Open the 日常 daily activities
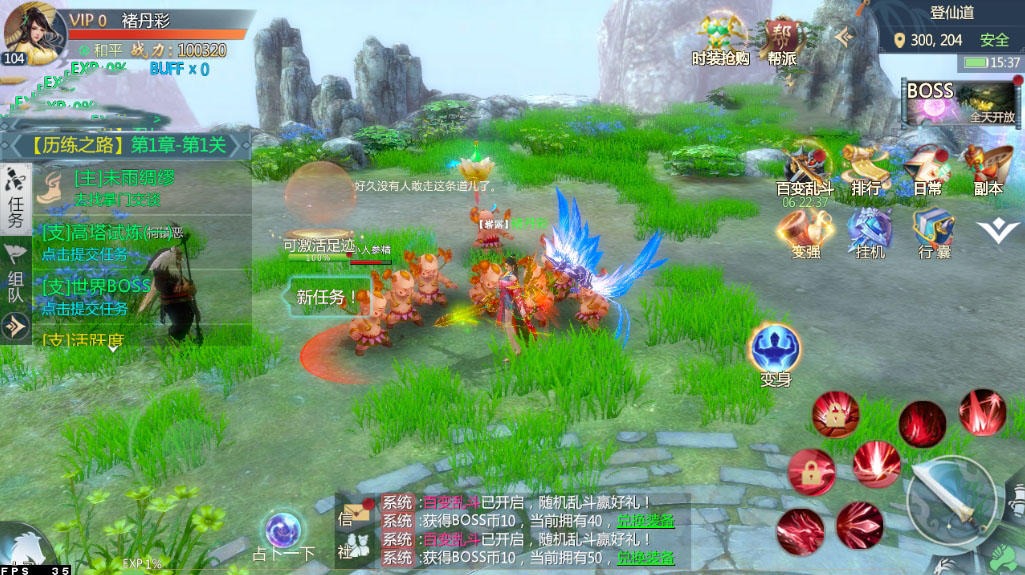 [x=927, y=166]
